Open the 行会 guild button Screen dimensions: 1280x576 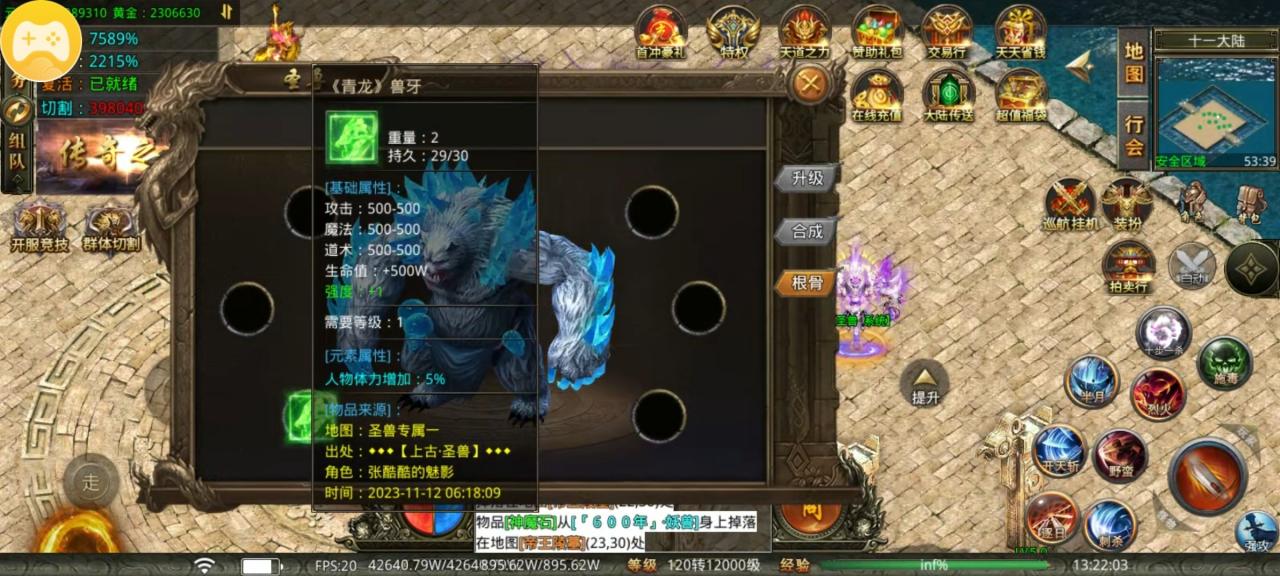[x=1133, y=135]
